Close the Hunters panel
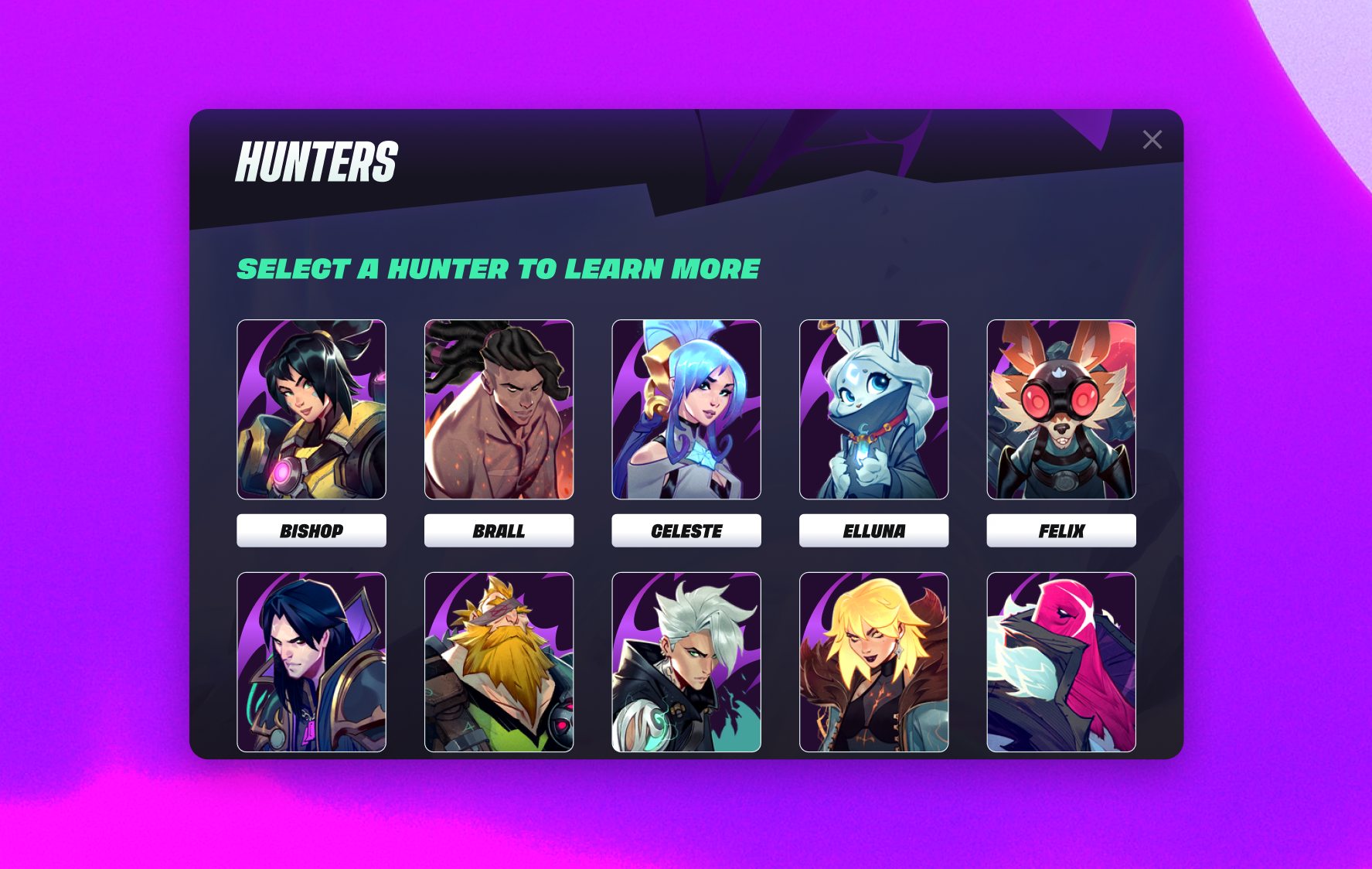The height and width of the screenshot is (869, 1372). pos(1152,140)
